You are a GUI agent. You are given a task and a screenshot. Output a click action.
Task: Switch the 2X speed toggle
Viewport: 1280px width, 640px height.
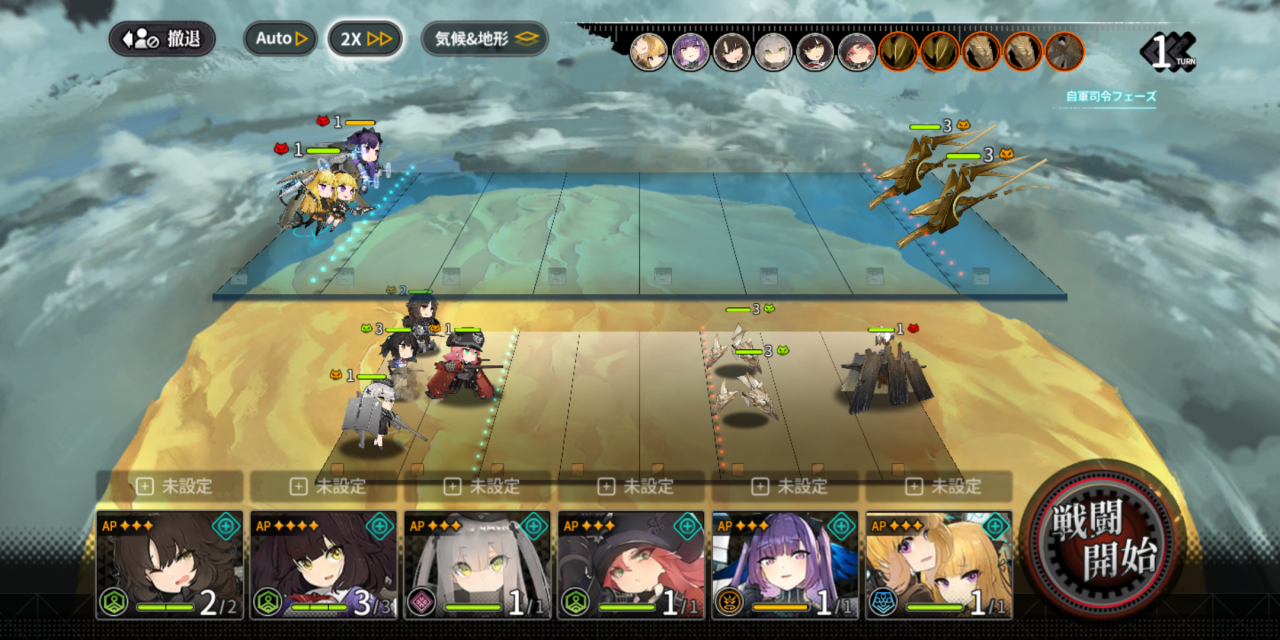tap(365, 39)
